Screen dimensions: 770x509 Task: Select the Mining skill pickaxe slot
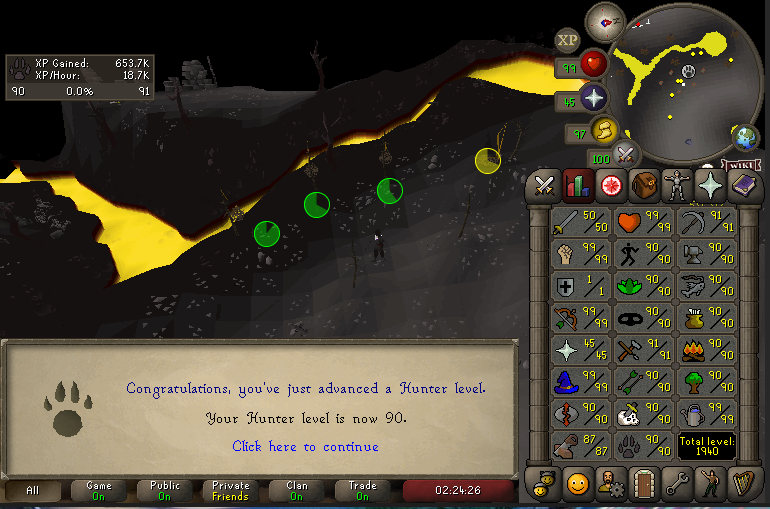[x=706, y=222]
